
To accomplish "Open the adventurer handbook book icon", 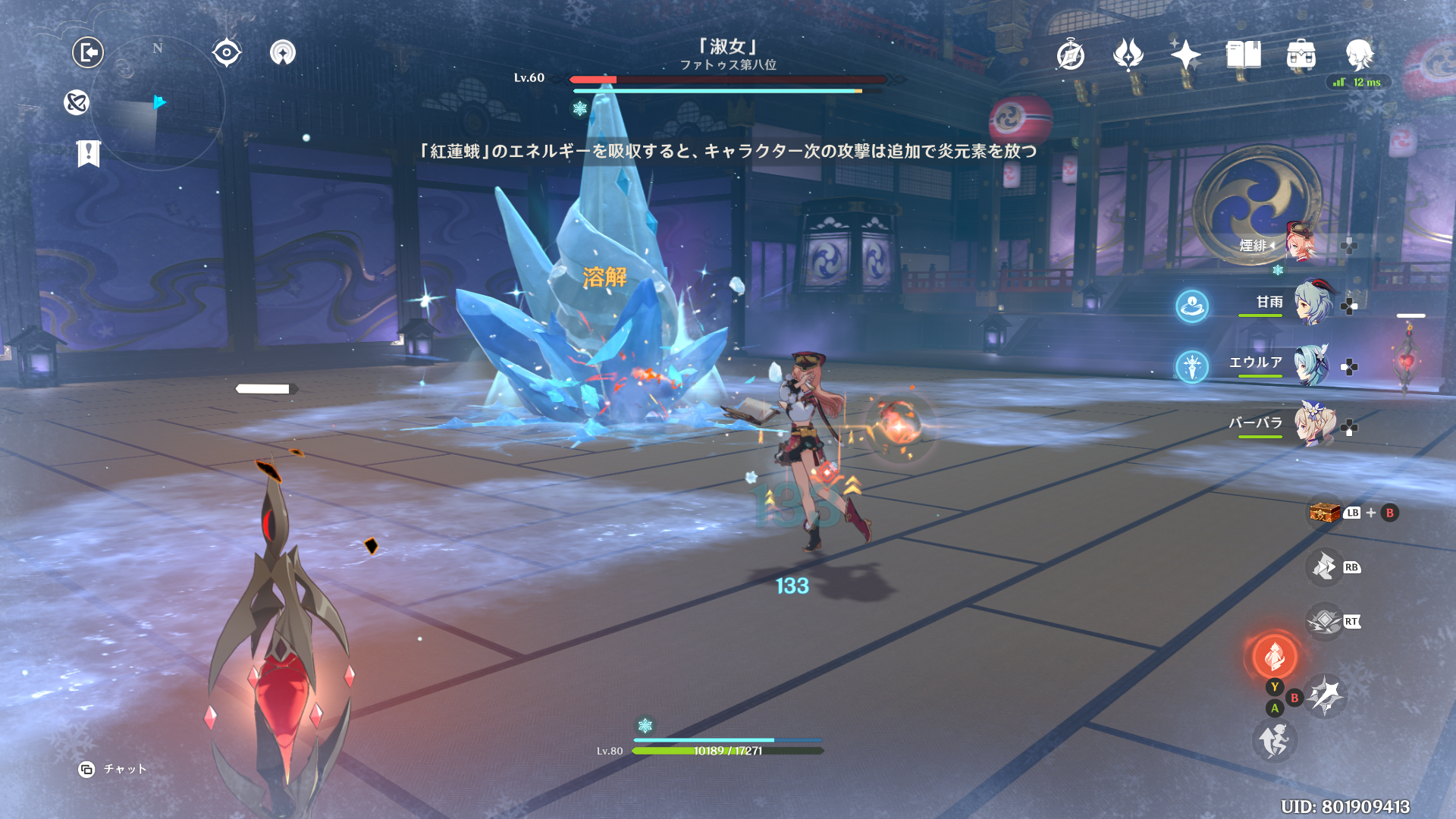I will tap(1243, 55).
